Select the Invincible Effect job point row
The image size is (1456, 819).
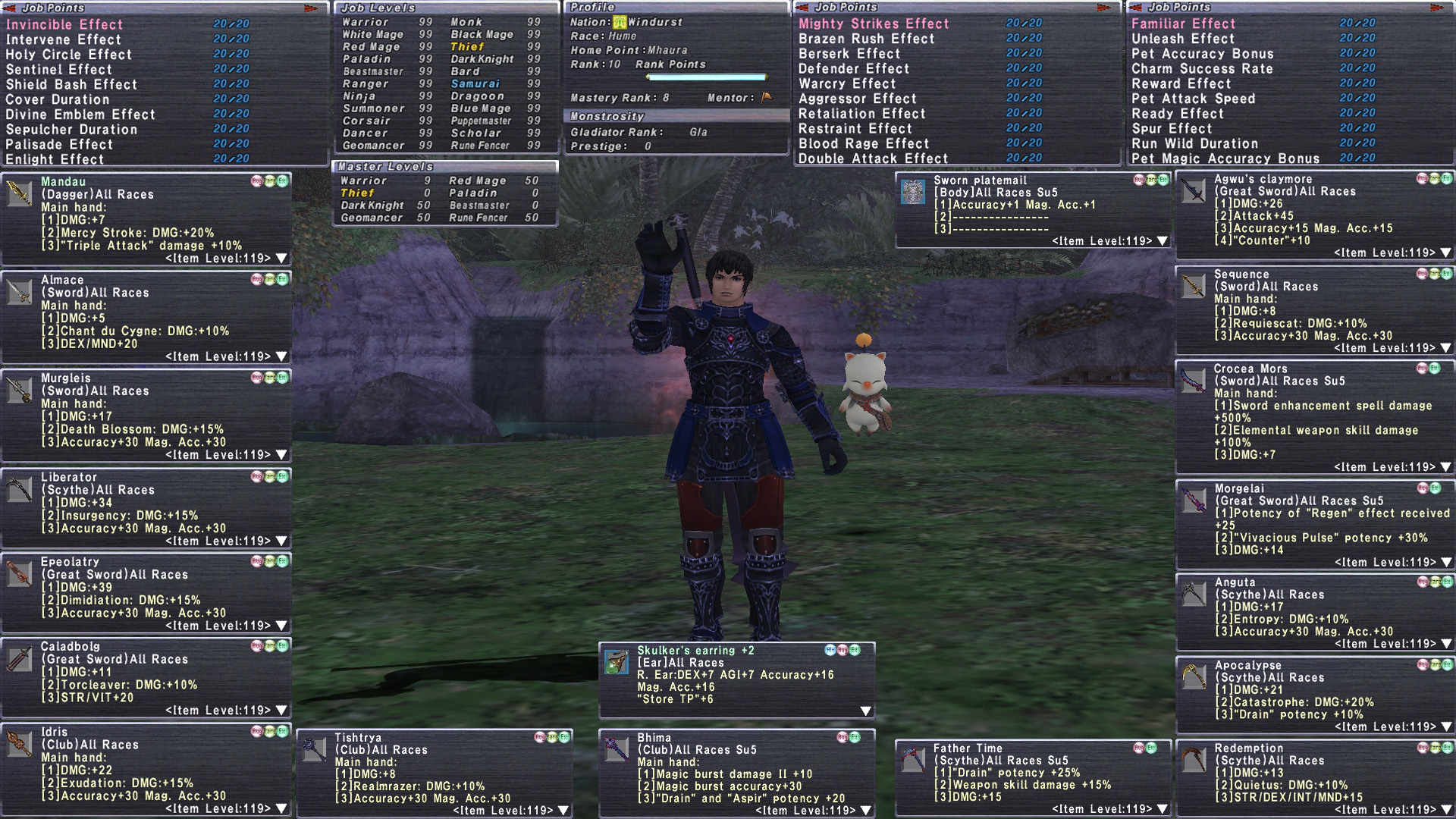click(64, 24)
